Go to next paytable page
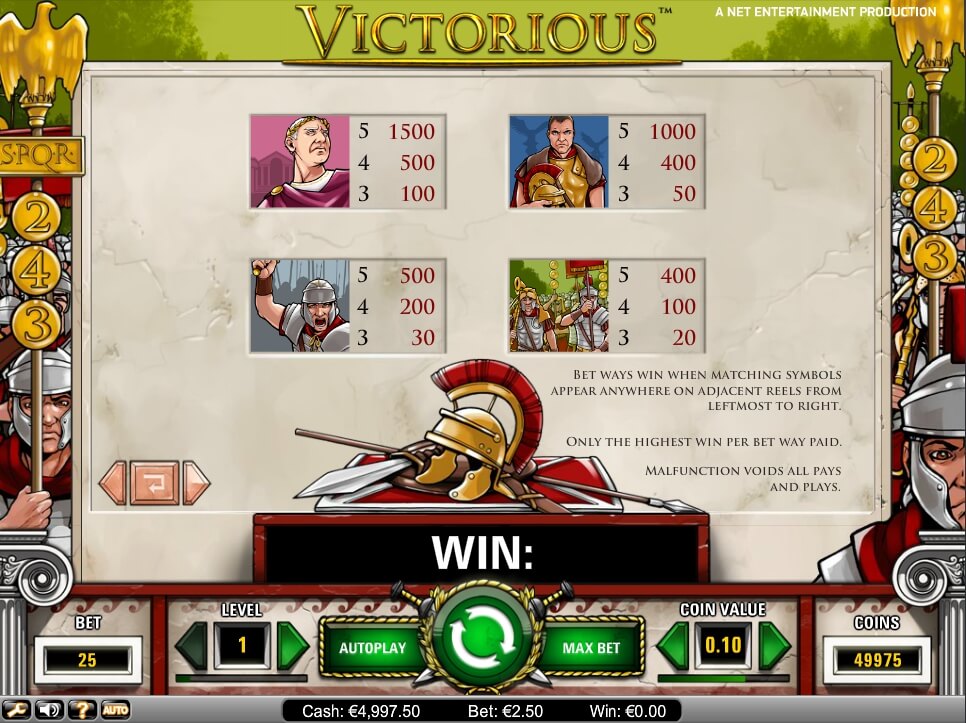966x723 pixels. [x=197, y=483]
